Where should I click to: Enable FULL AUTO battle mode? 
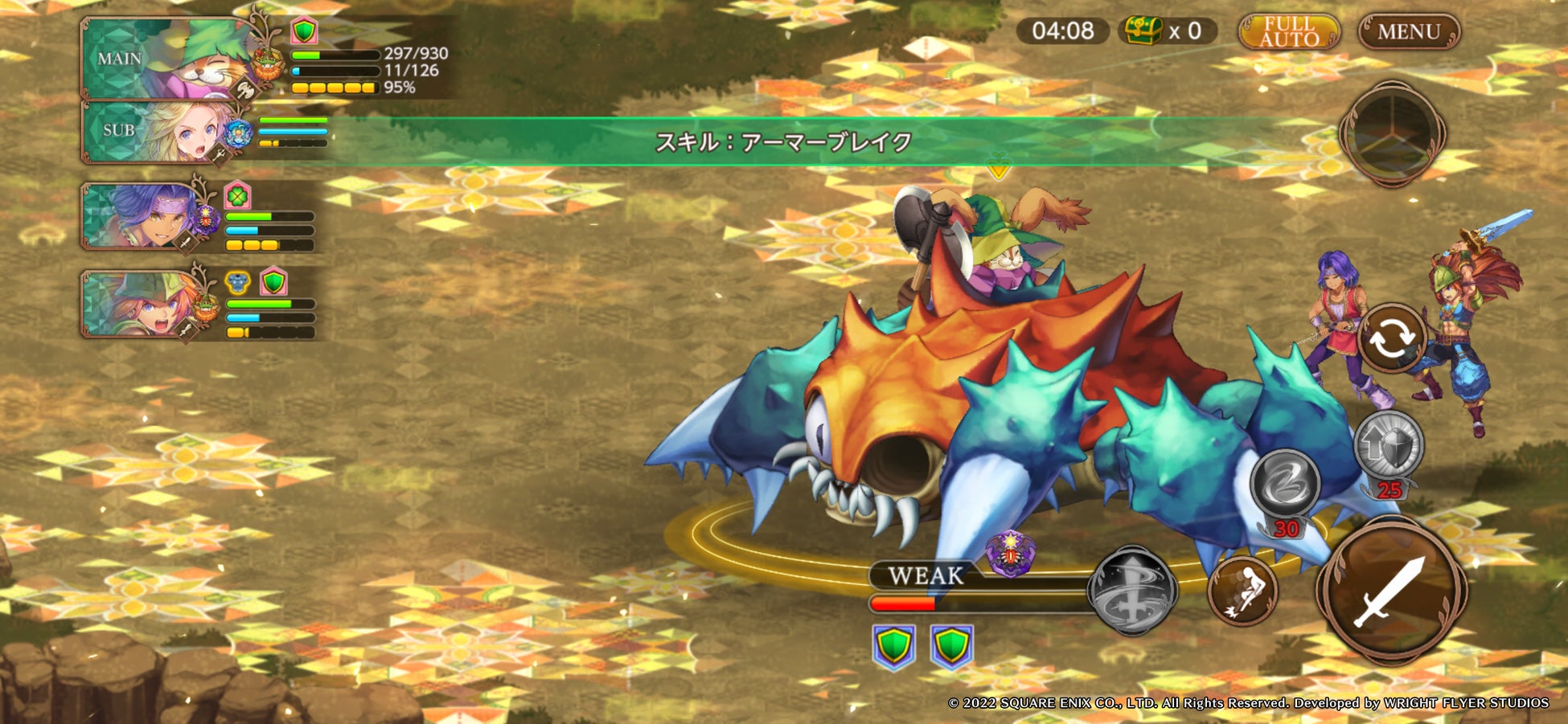[1287, 32]
